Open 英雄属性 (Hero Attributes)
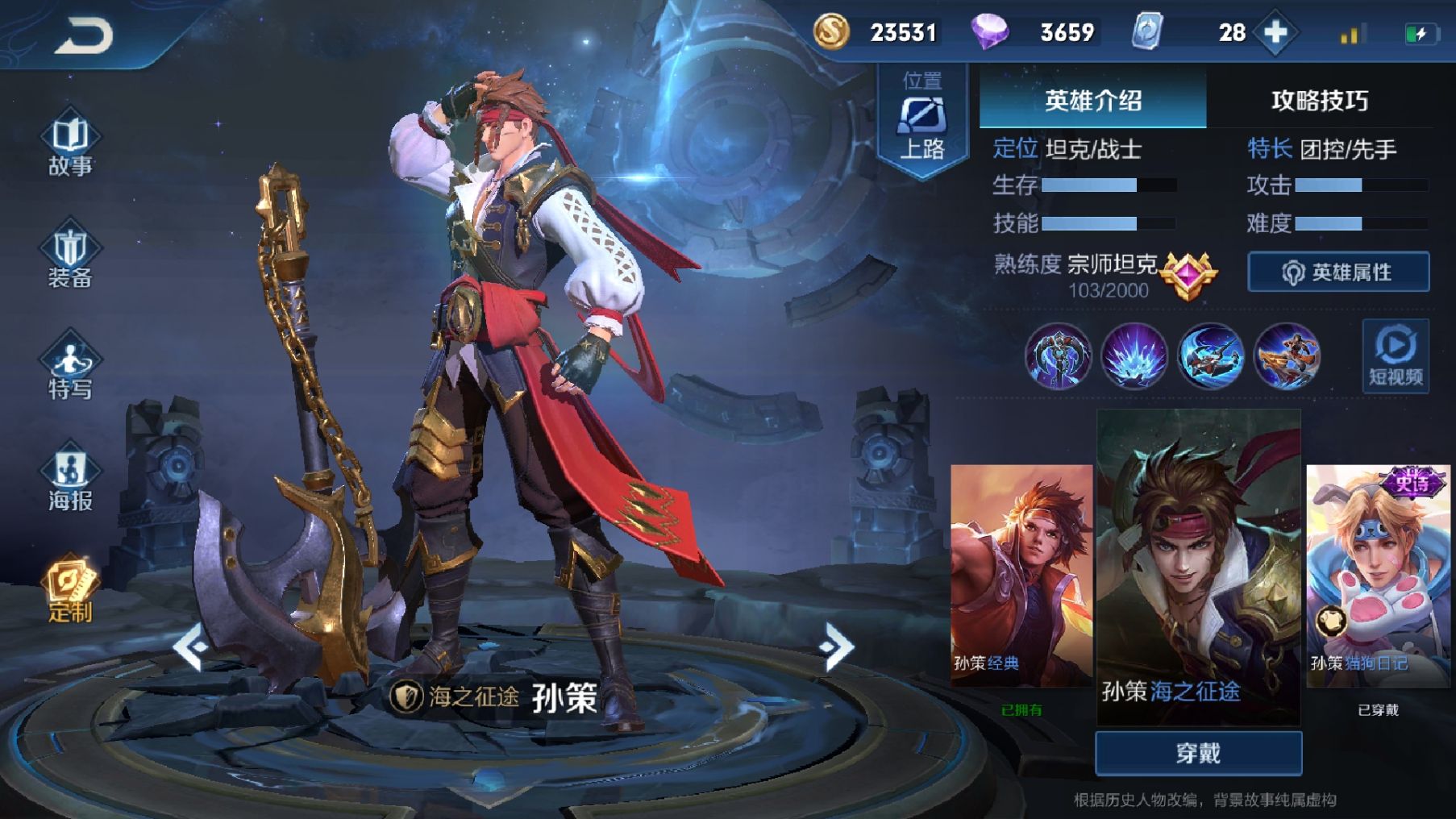 [1338, 272]
